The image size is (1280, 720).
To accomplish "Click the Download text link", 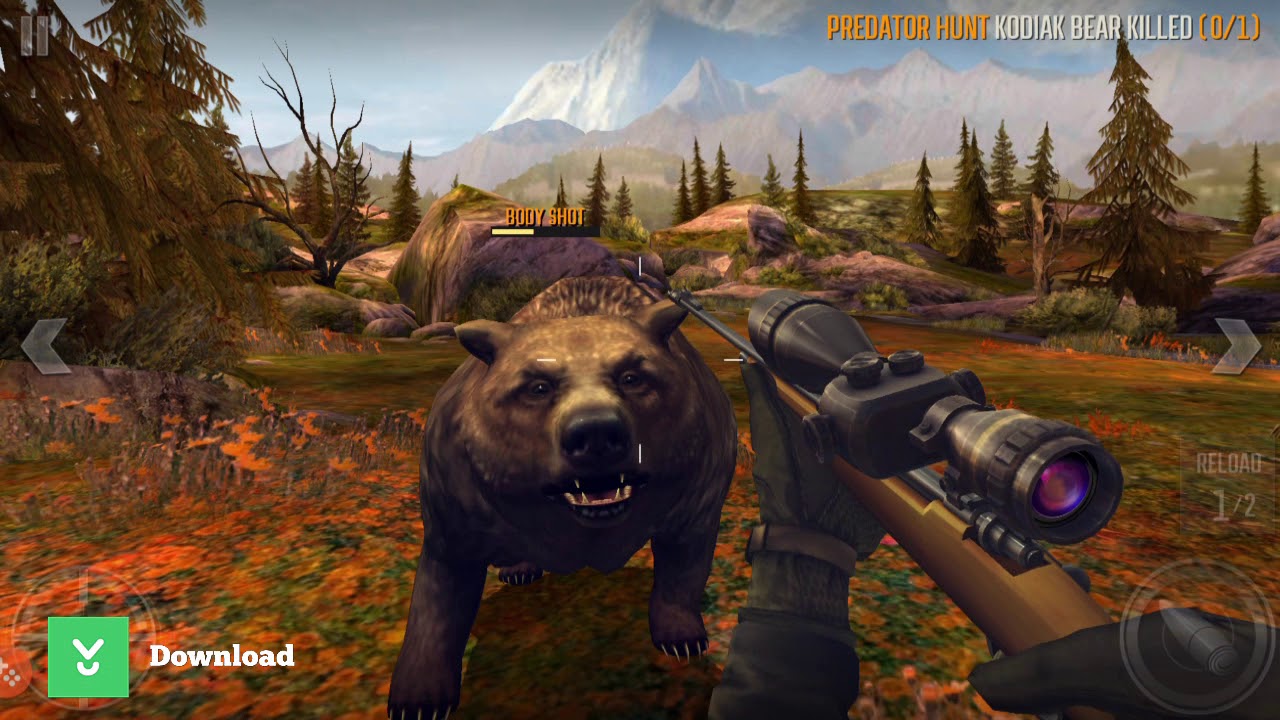I will click(222, 657).
